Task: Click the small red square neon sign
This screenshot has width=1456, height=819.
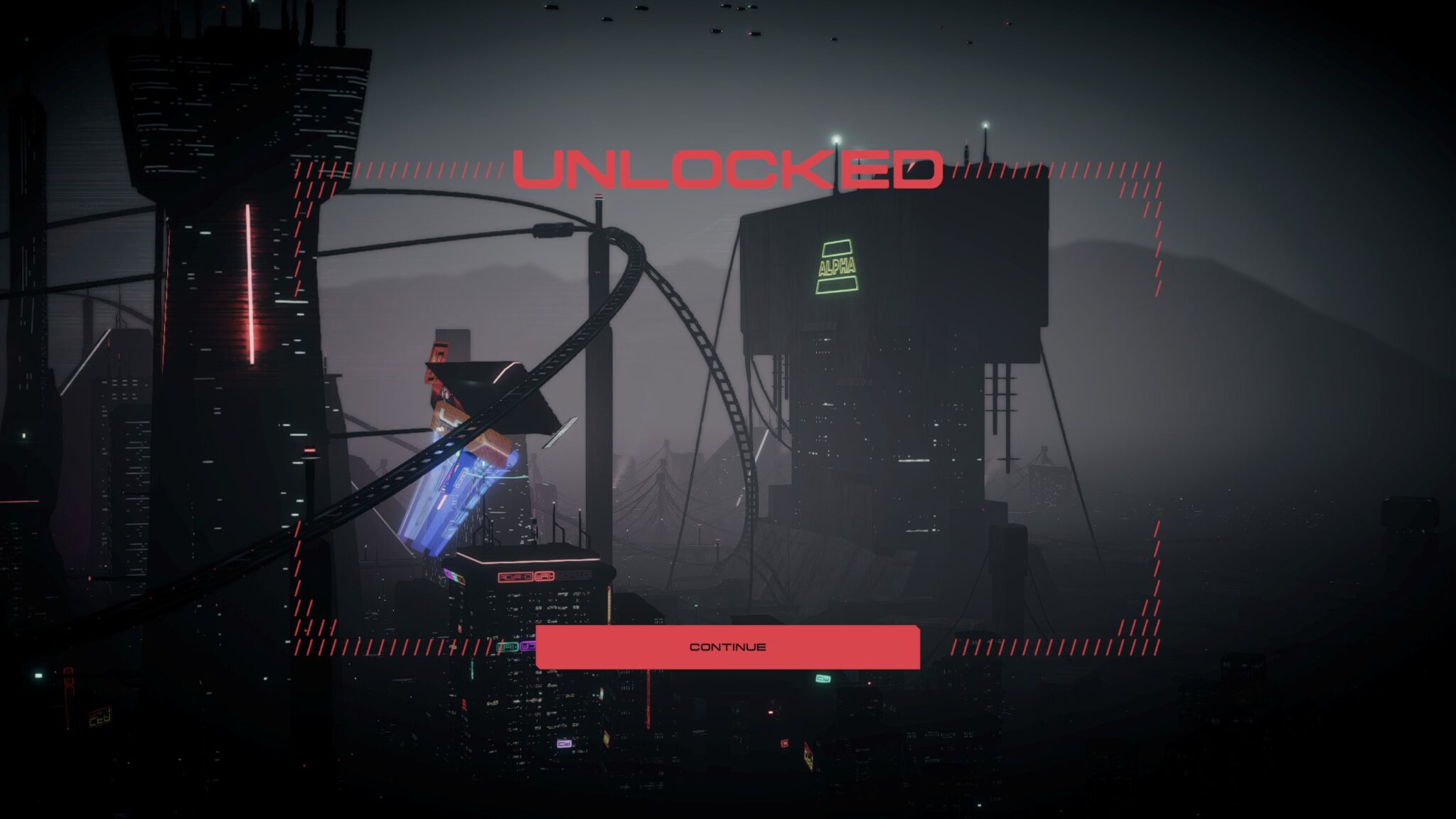Action: coord(785,744)
